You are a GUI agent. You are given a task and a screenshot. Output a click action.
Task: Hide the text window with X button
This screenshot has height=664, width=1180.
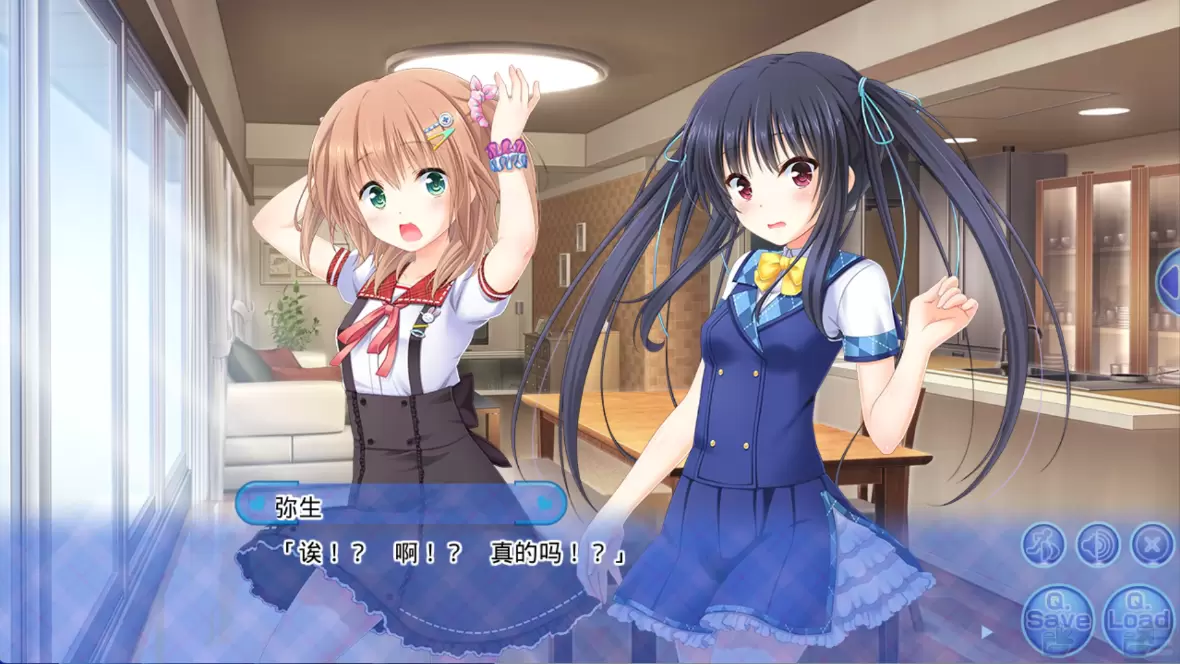pyautogui.click(x=1151, y=545)
